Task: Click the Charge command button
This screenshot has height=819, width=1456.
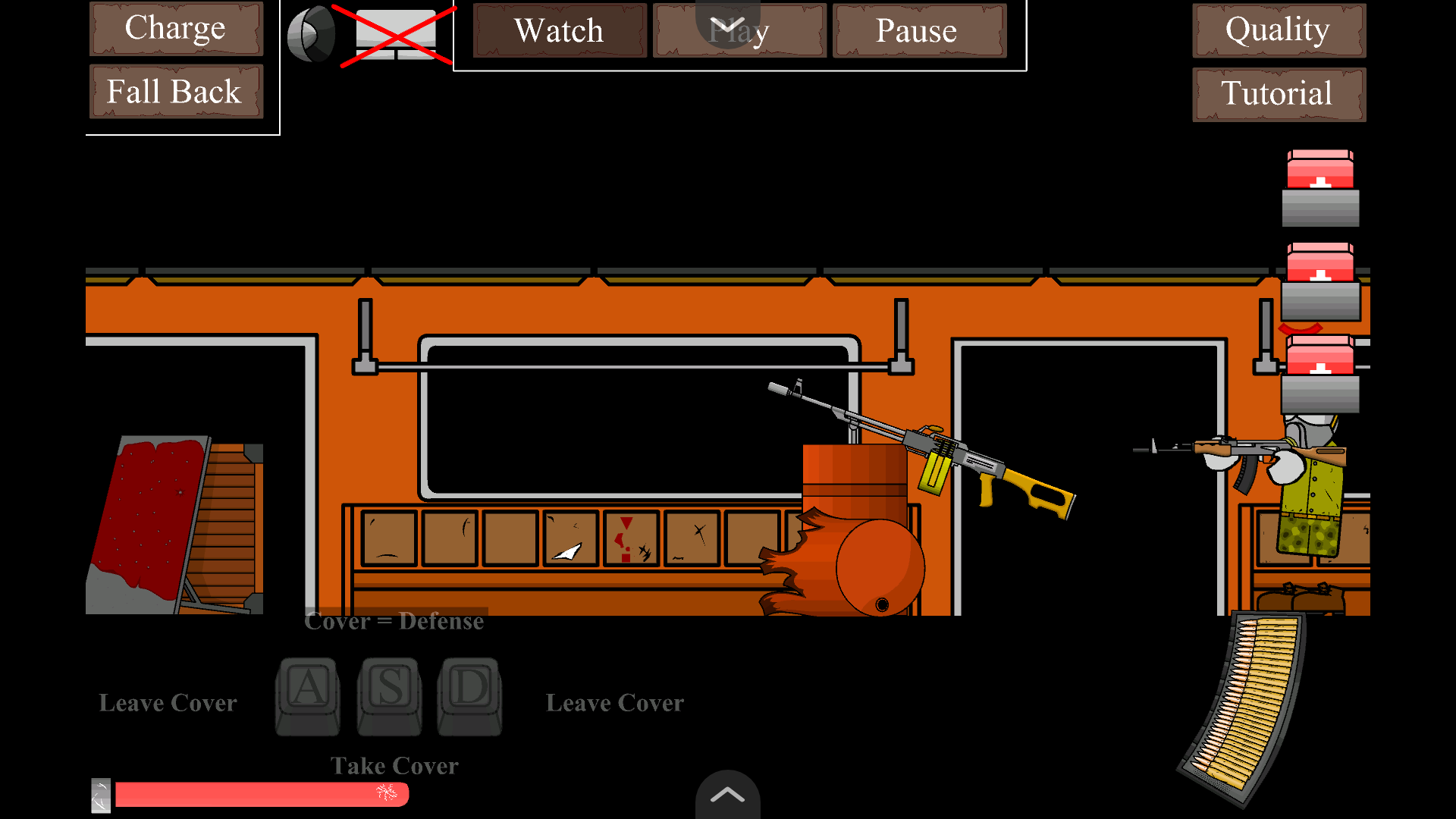Action: coord(175,28)
